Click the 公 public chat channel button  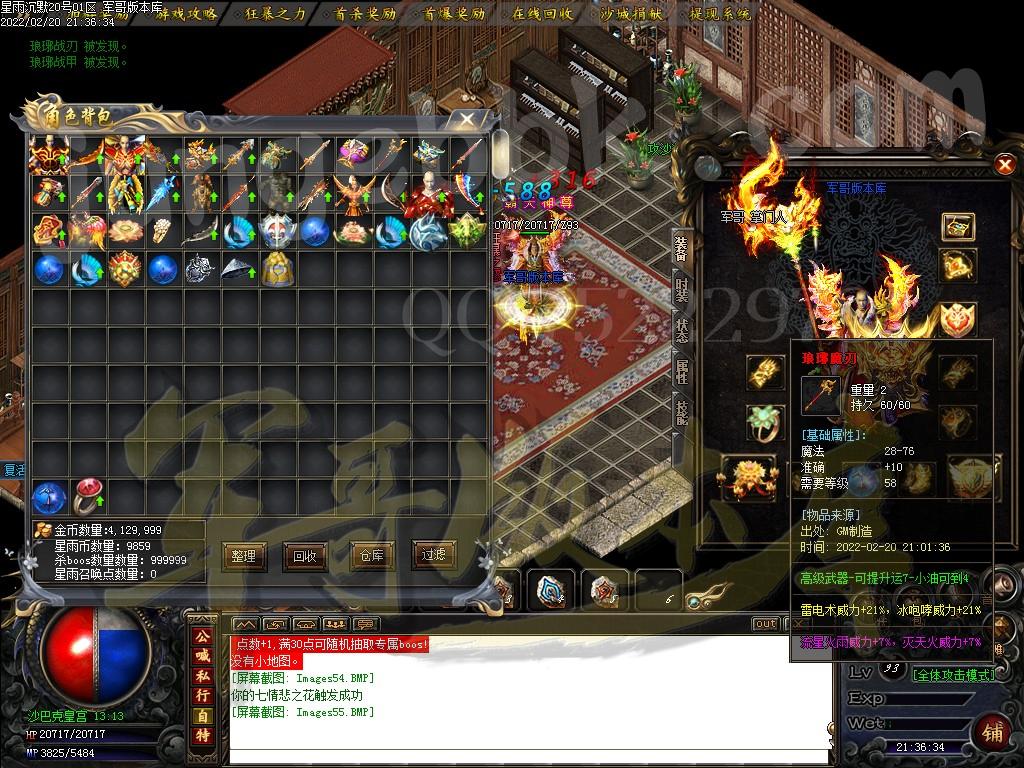click(203, 636)
